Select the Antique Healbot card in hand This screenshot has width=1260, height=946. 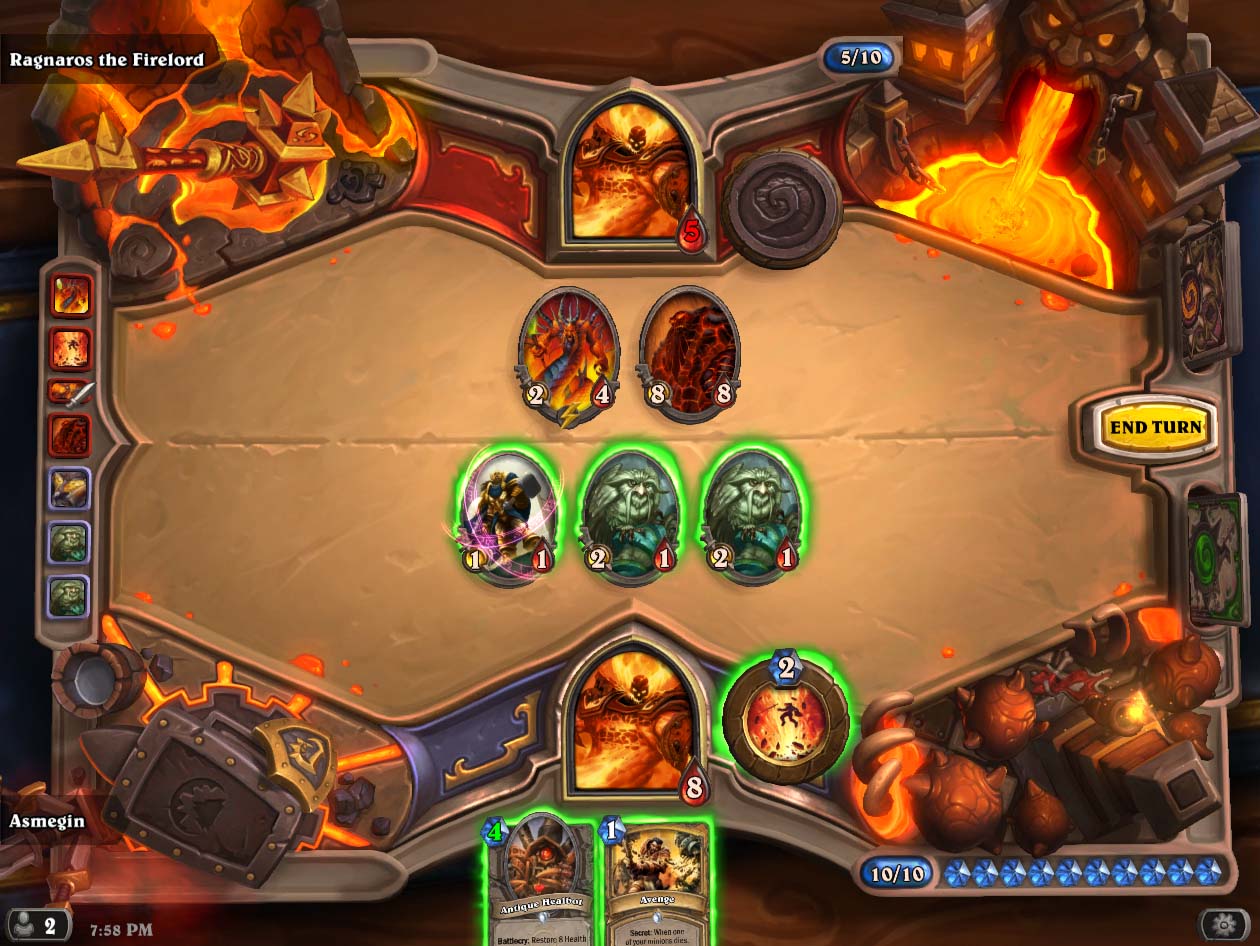tap(540, 878)
